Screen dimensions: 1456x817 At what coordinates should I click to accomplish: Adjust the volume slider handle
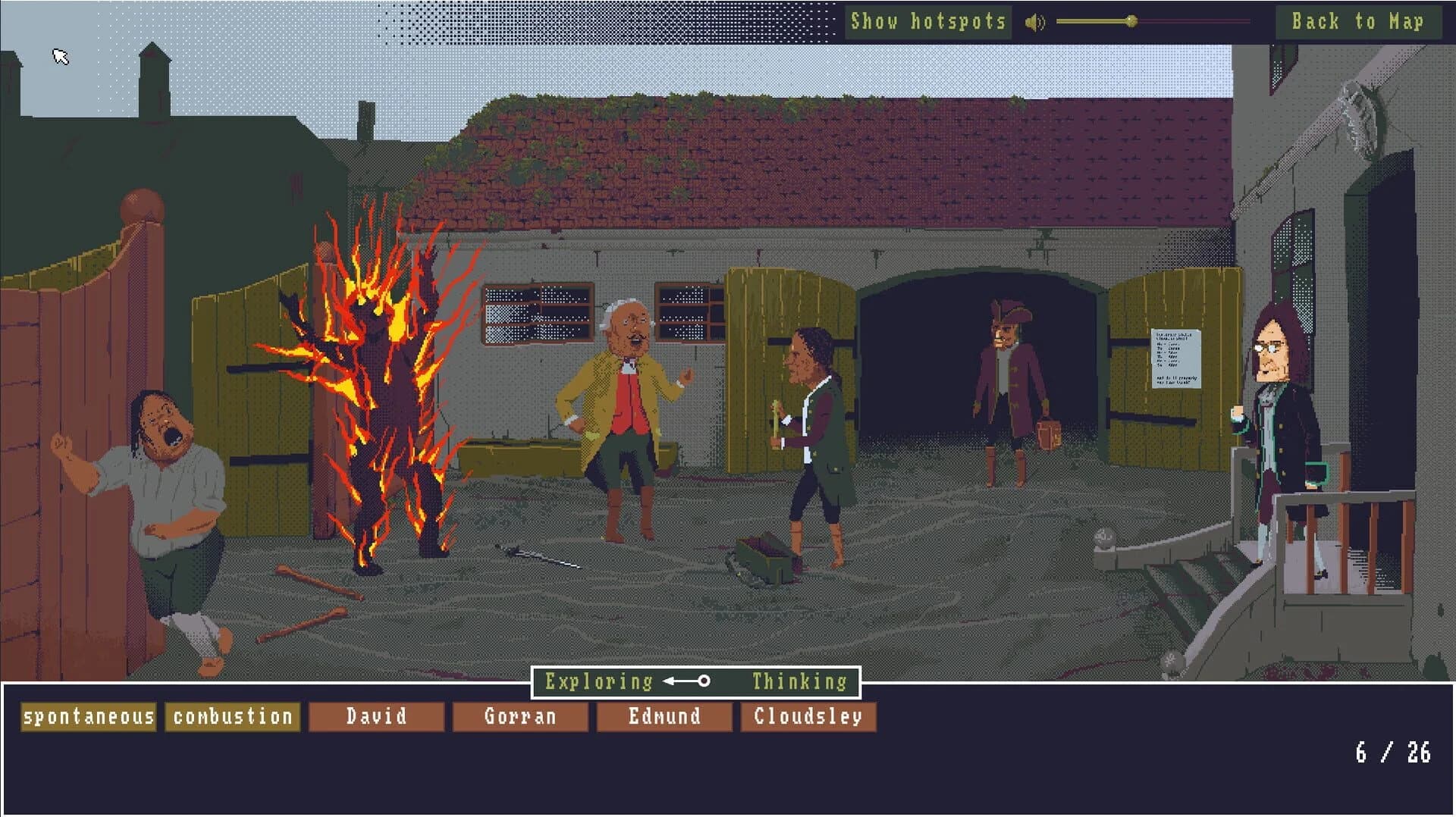click(1133, 22)
